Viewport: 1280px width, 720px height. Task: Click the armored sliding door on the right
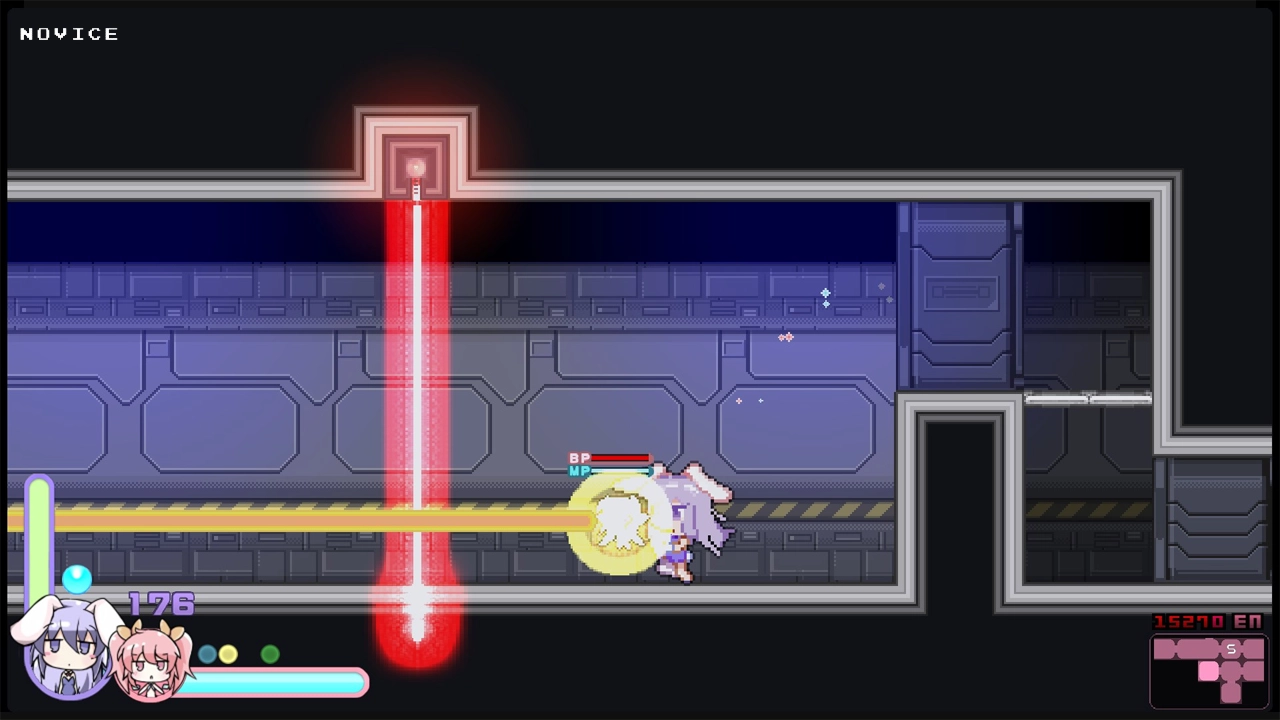click(958, 290)
